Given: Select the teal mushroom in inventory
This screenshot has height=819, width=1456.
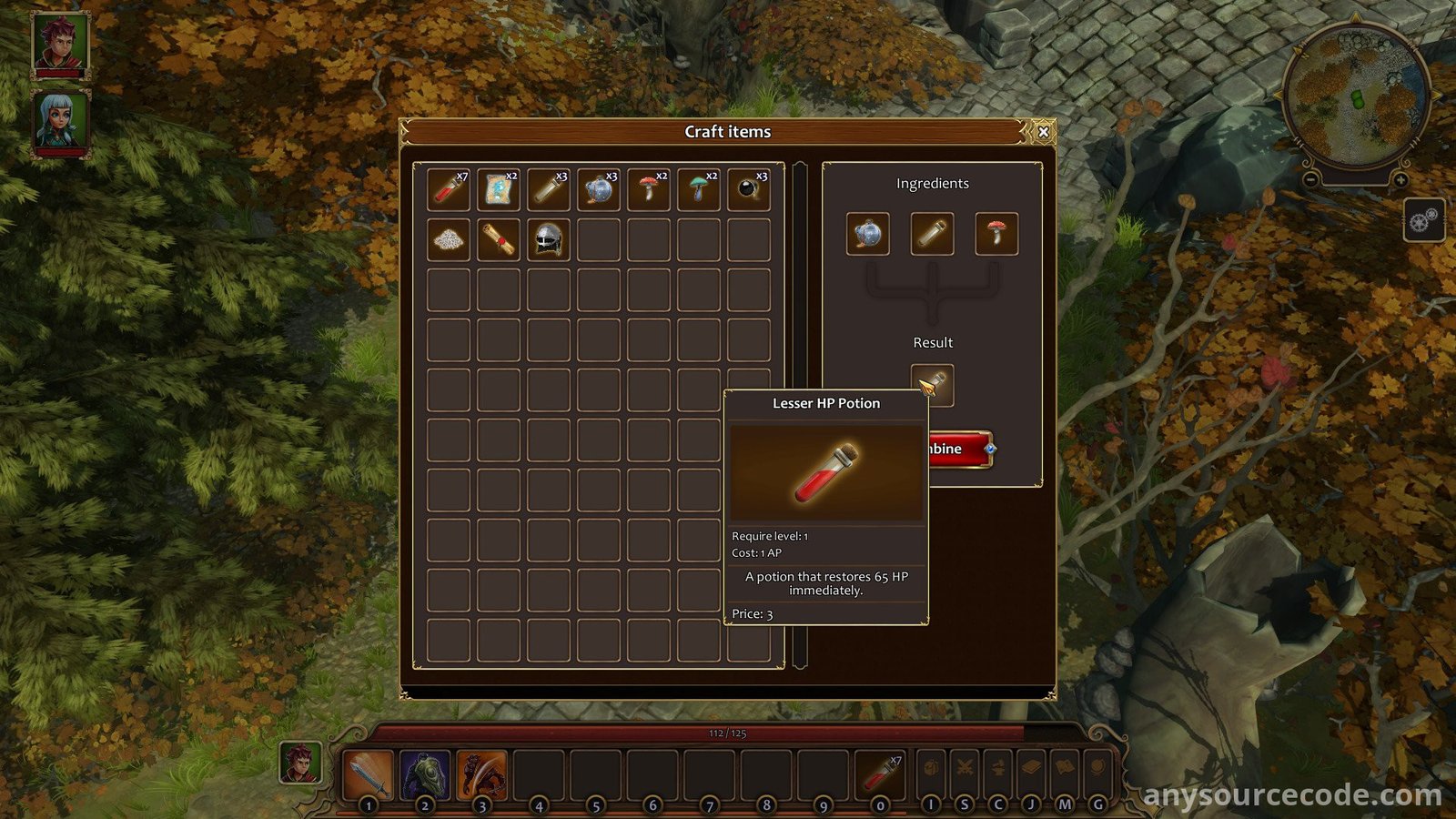Looking at the screenshot, I should coord(699,189).
